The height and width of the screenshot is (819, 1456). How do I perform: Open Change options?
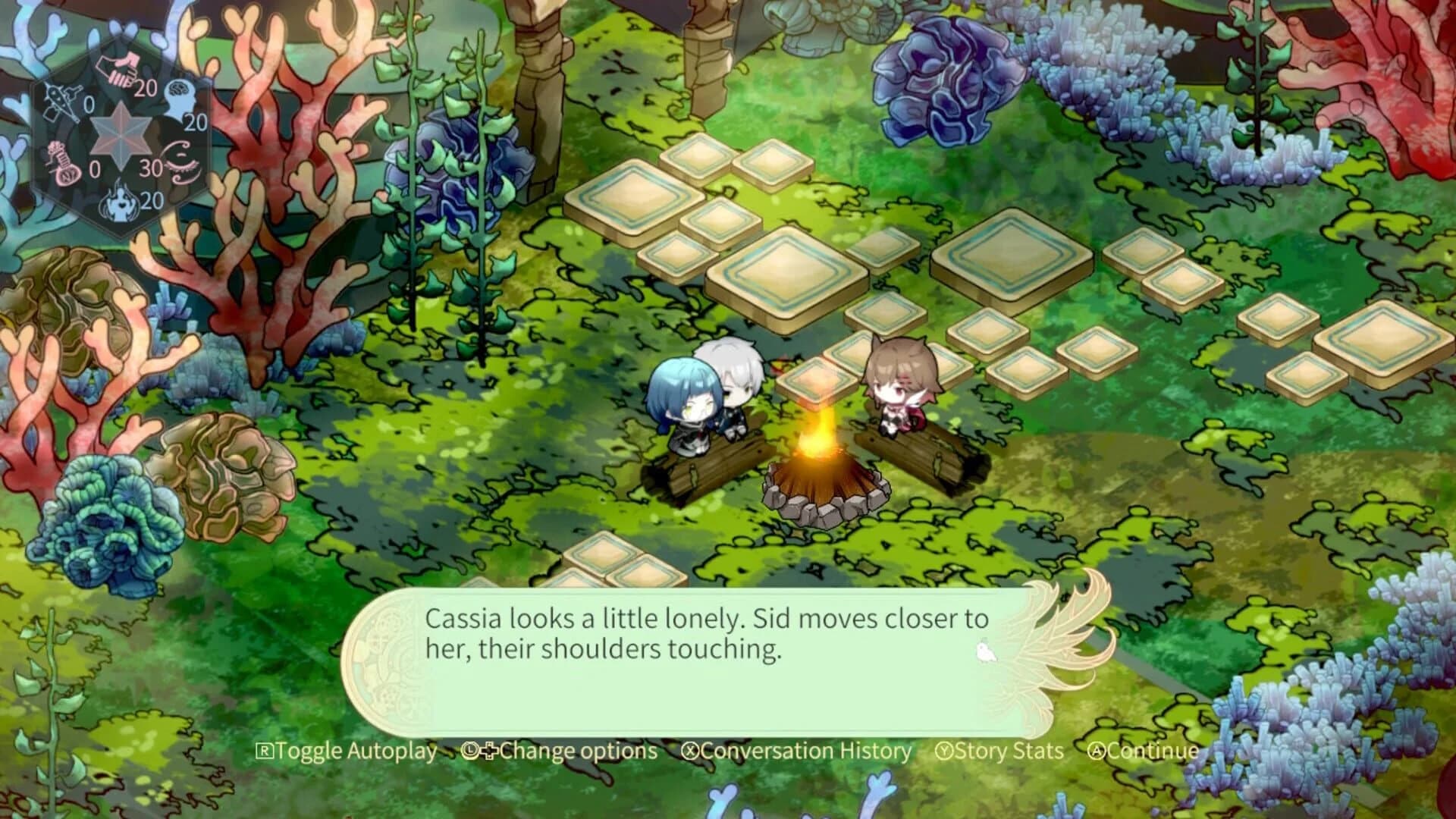pyautogui.click(x=573, y=752)
